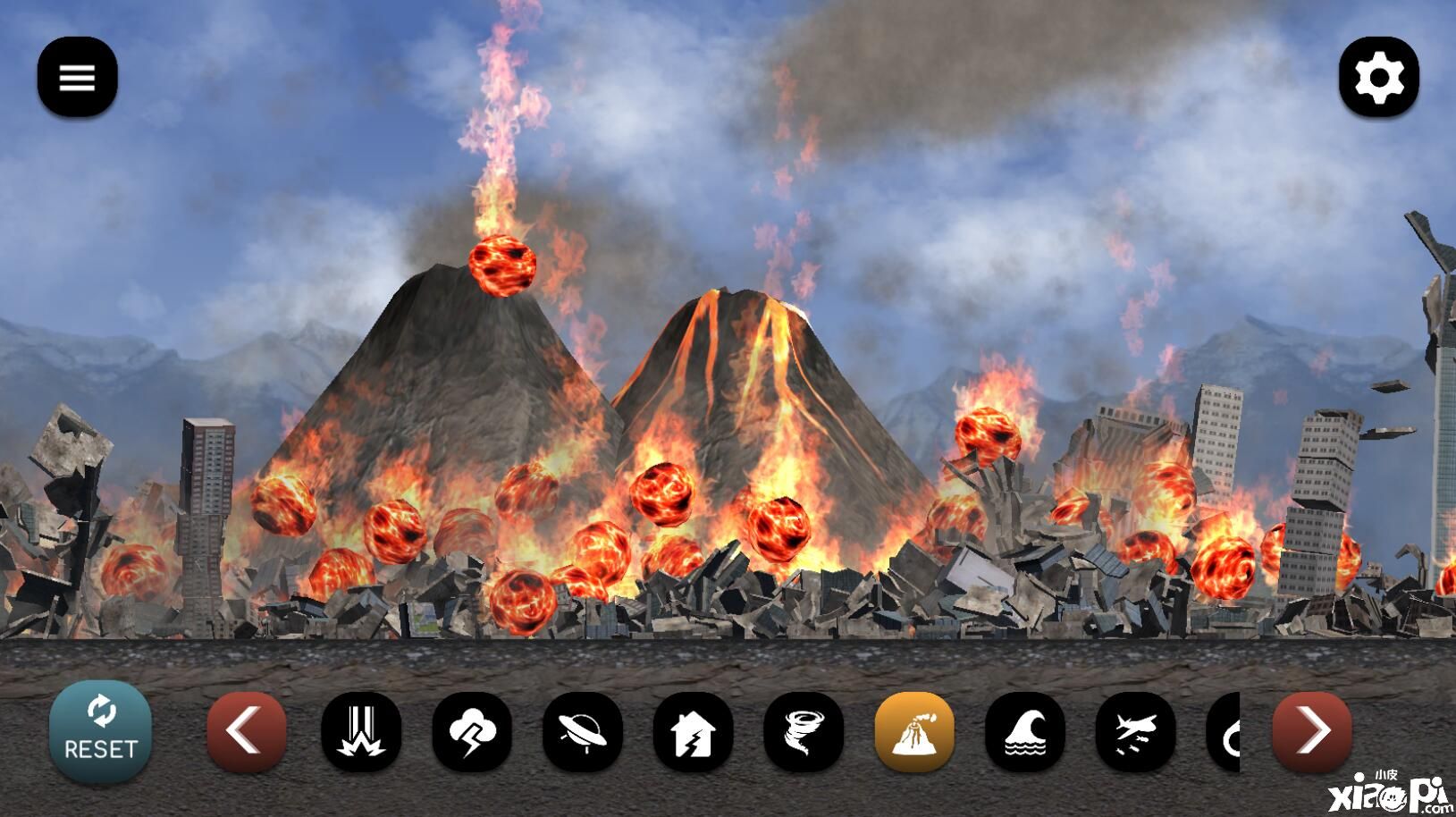The width and height of the screenshot is (1456, 817).
Task: Show previous disasters with the left arrow
Action: pyautogui.click(x=247, y=732)
